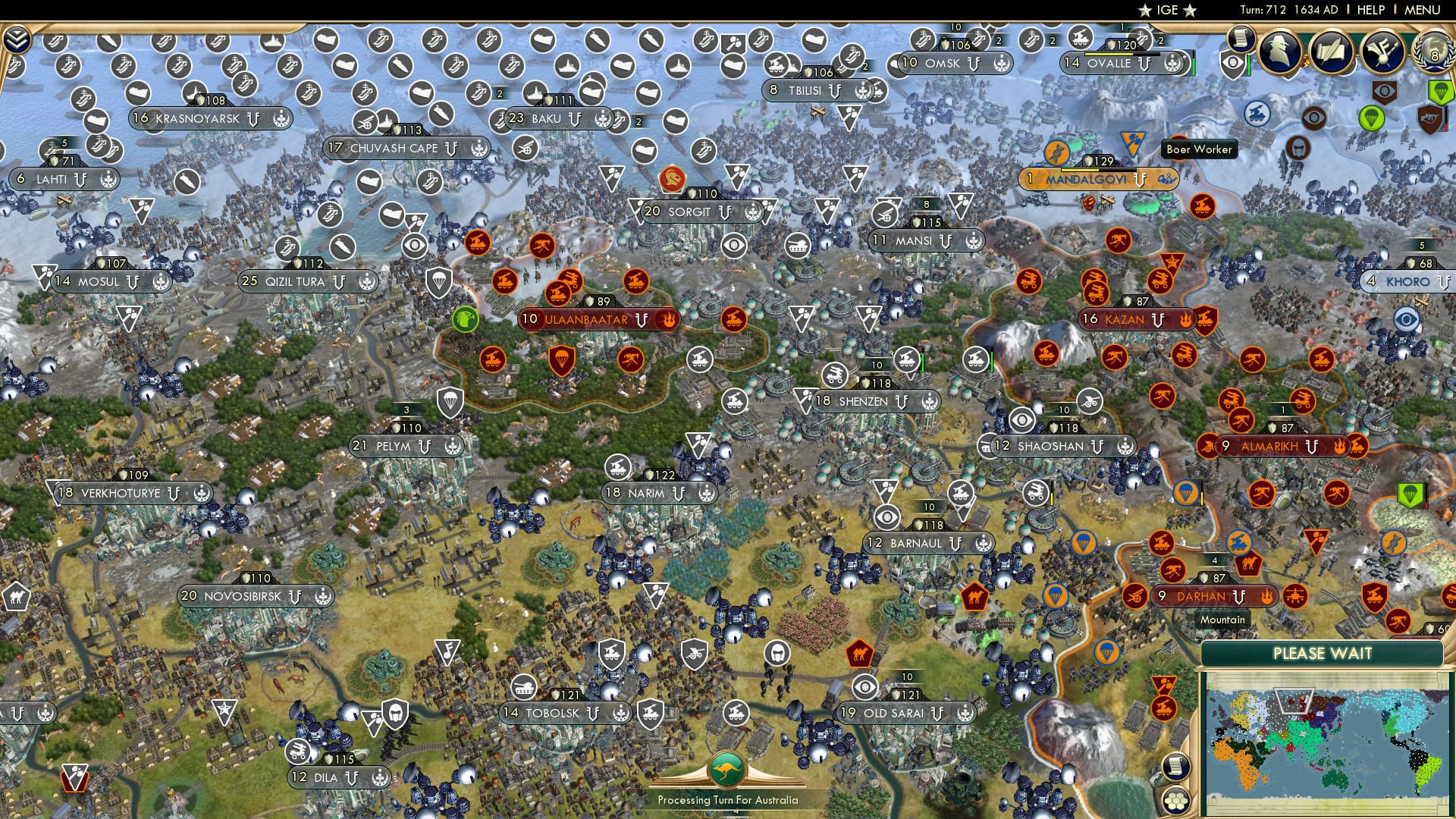Click the IGE label in the status bar
The width and height of the screenshot is (1456, 819).
(x=1166, y=10)
